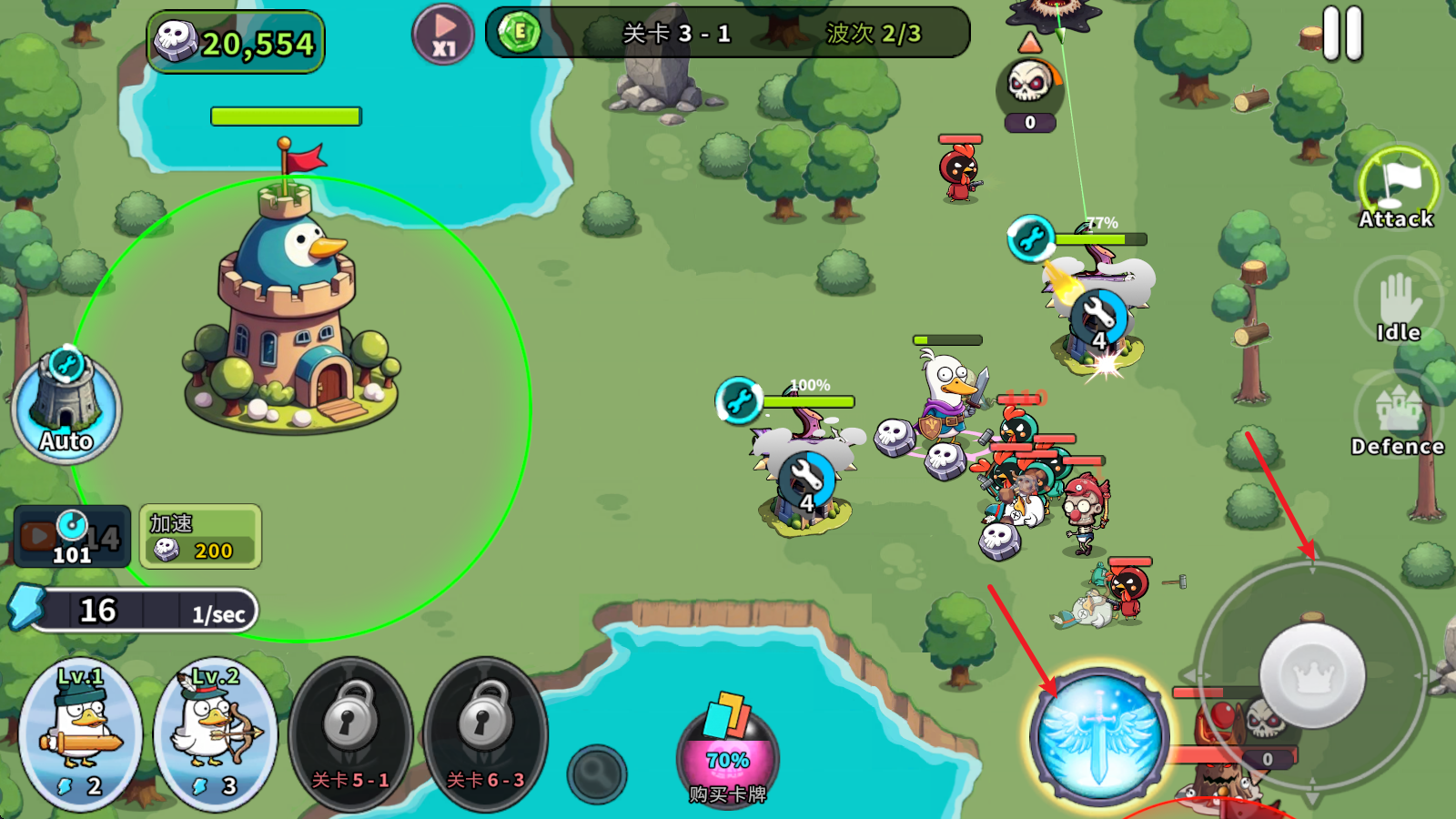Pause the game

coord(1342,35)
